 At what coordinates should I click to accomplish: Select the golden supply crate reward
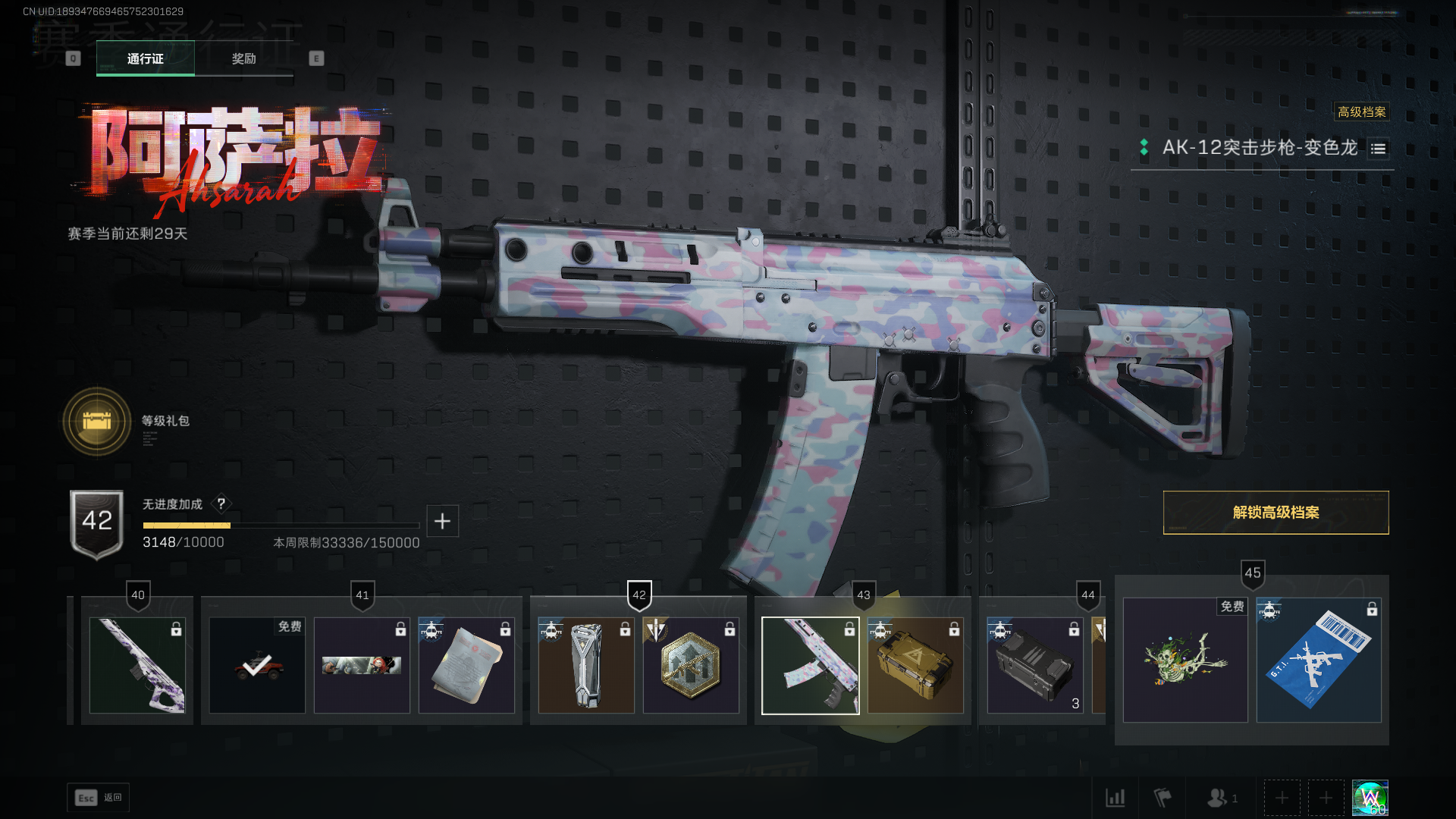coord(915,666)
